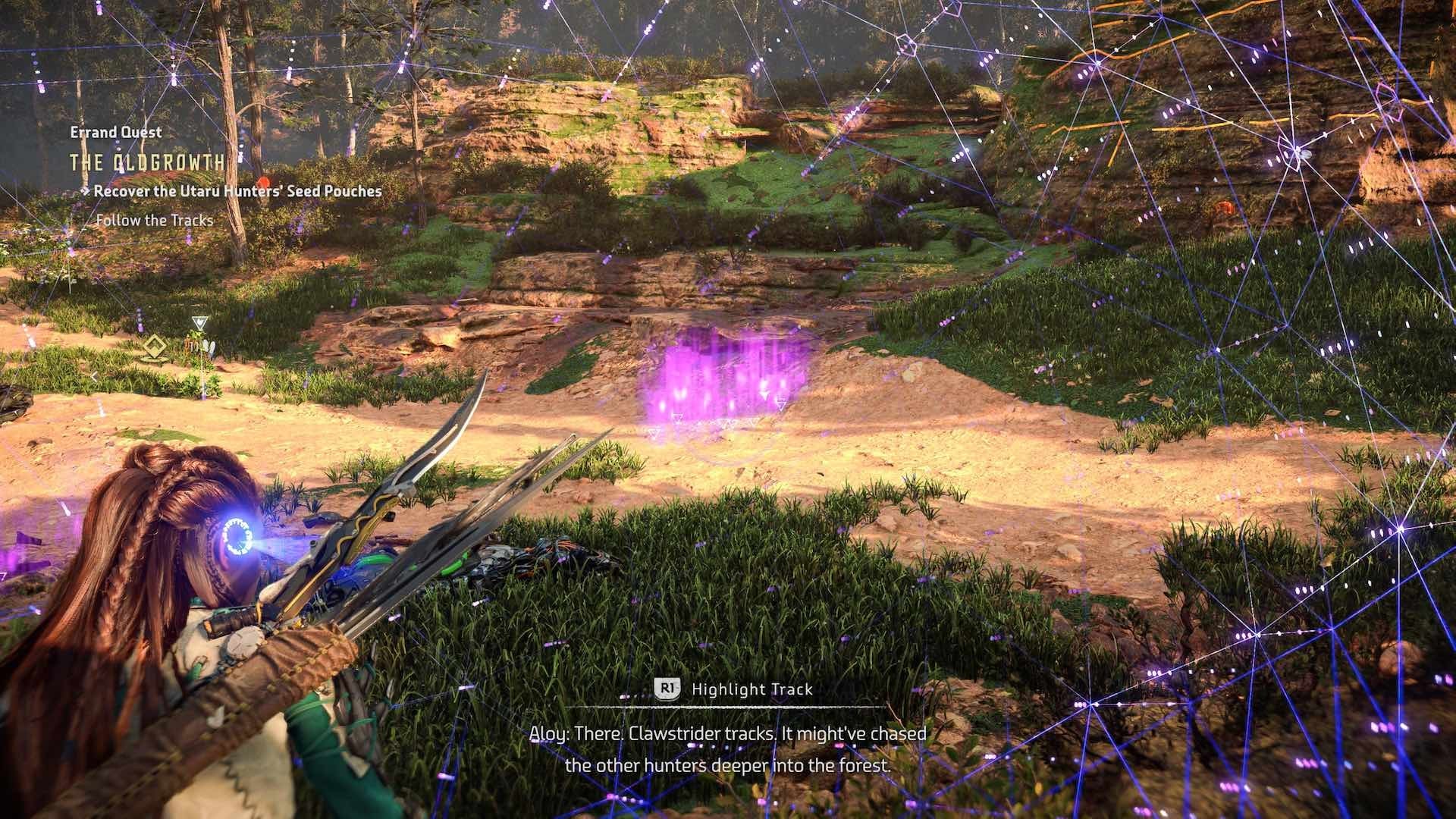Collapse the Follow the Tracks sub-objective
1456x819 pixels.
pos(155,222)
